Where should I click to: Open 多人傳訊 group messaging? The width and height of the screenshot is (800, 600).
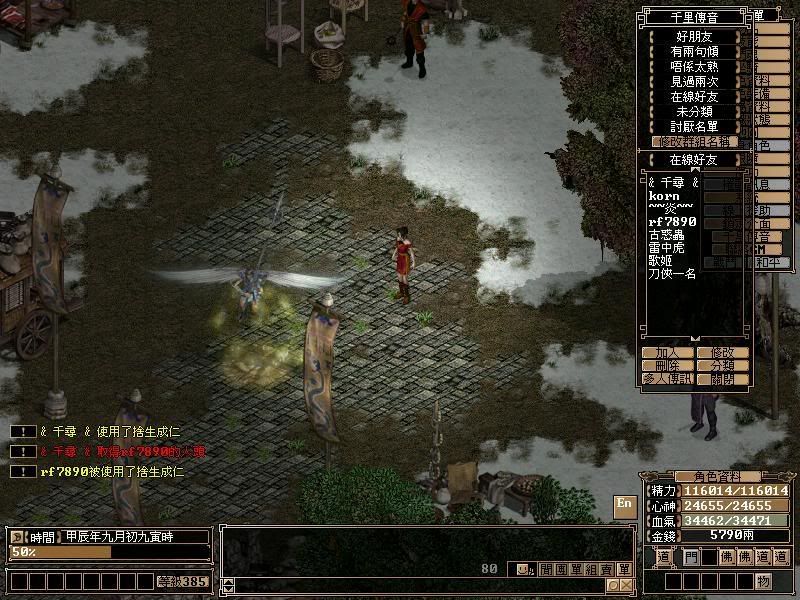pyautogui.click(x=668, y=380)
